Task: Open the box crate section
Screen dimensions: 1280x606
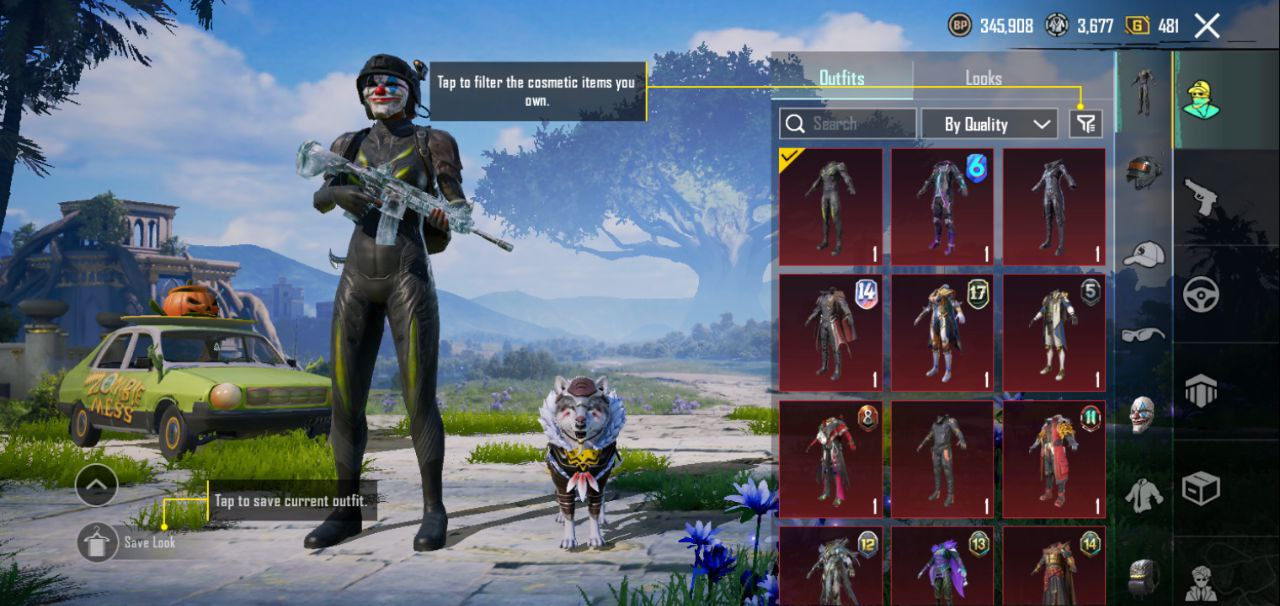Action: [x=1200, y=489]
